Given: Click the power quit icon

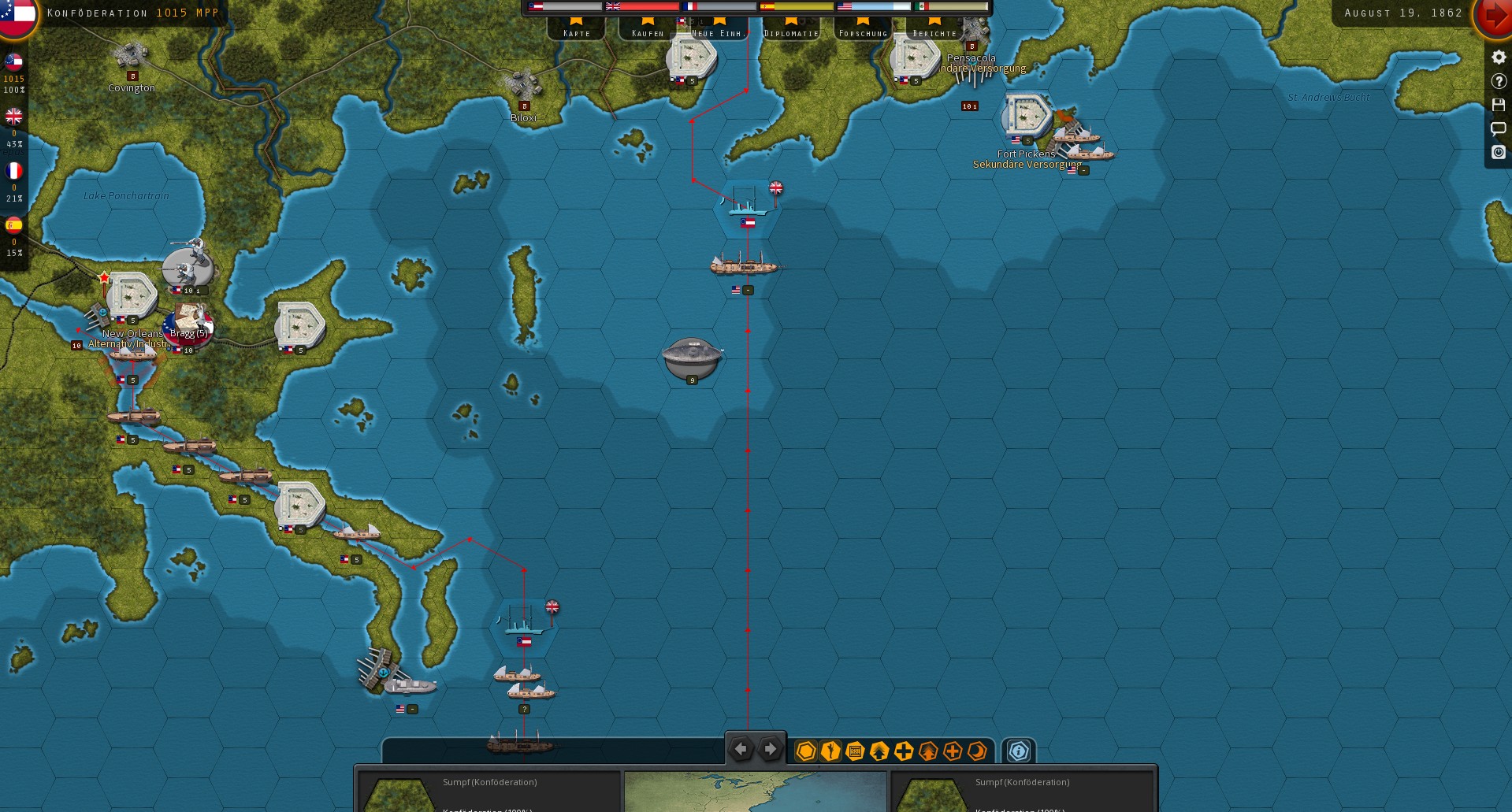Looking at the screenshot, I should click(x=1498, y=152).
